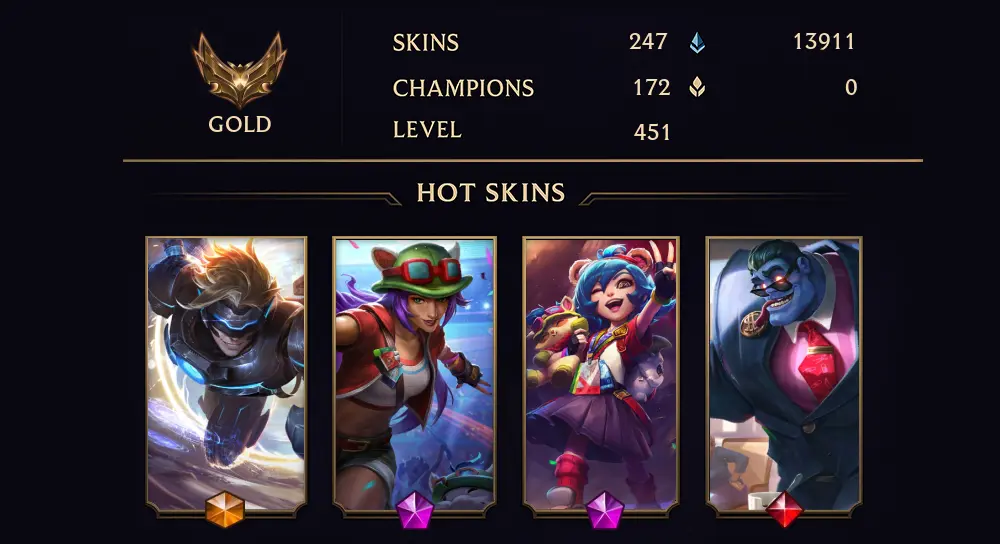The image size is (1000, 544).
Task: Click the Gold rank emblem
Action: 239,70
